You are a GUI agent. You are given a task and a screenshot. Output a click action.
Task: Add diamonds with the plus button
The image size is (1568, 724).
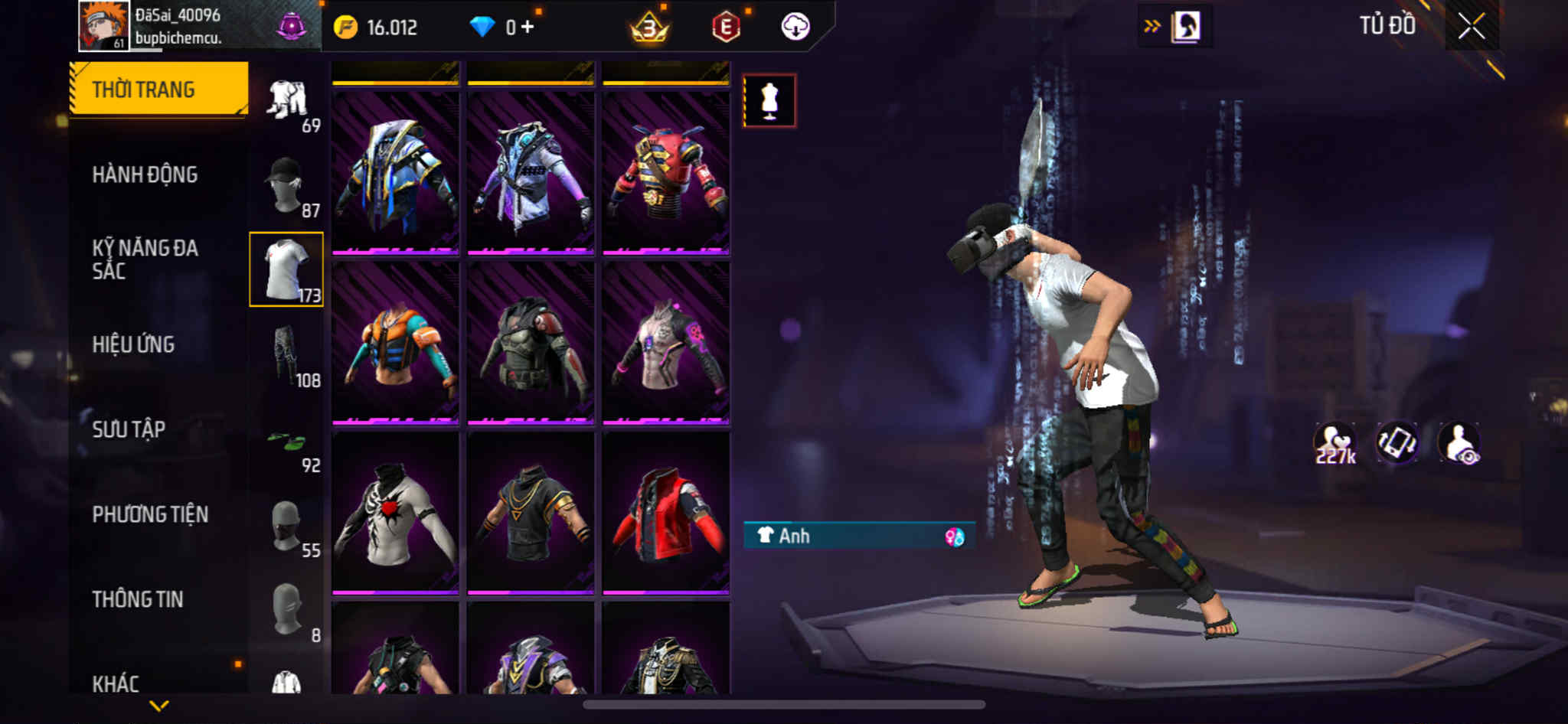[527, 27]
